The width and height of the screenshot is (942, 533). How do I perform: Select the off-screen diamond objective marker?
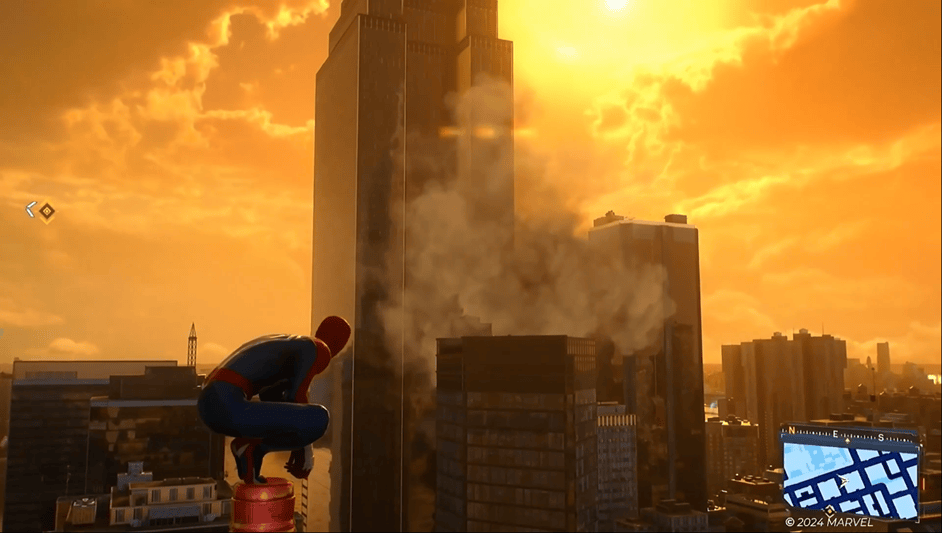point(46,210)
